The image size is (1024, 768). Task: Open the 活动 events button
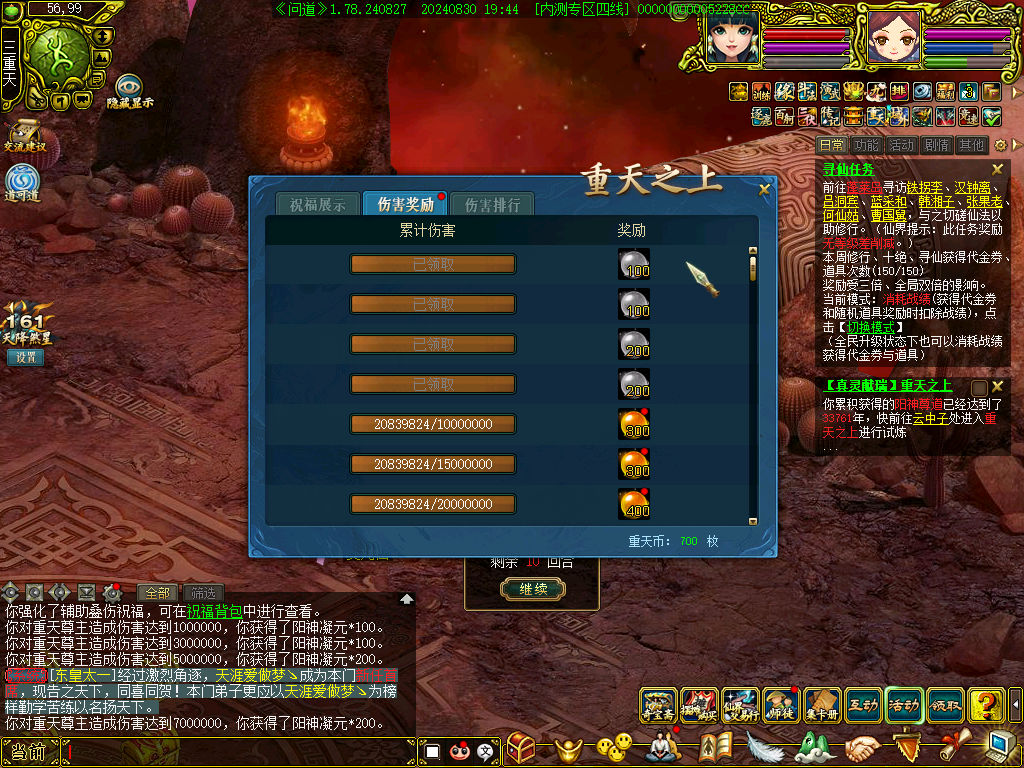coord(904,705)
